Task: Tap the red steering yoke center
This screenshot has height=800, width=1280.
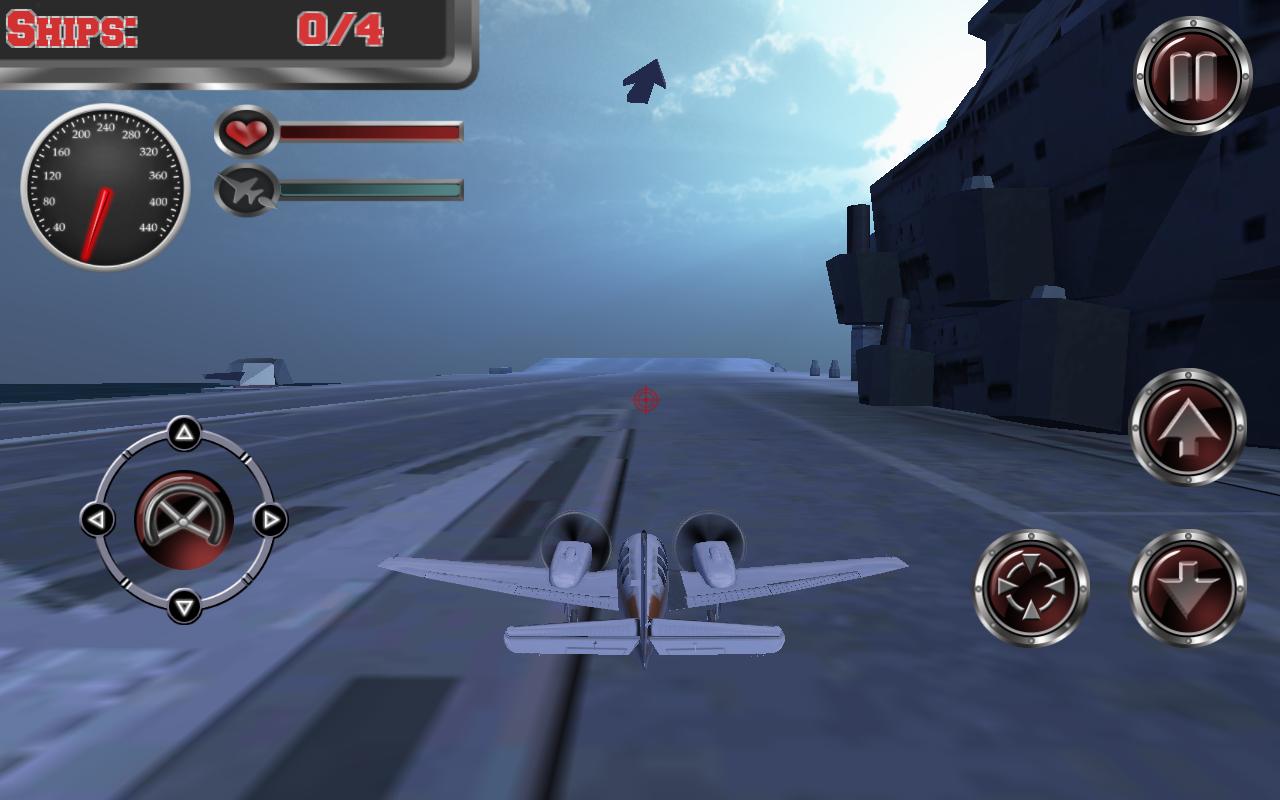Action: (183, 519)
